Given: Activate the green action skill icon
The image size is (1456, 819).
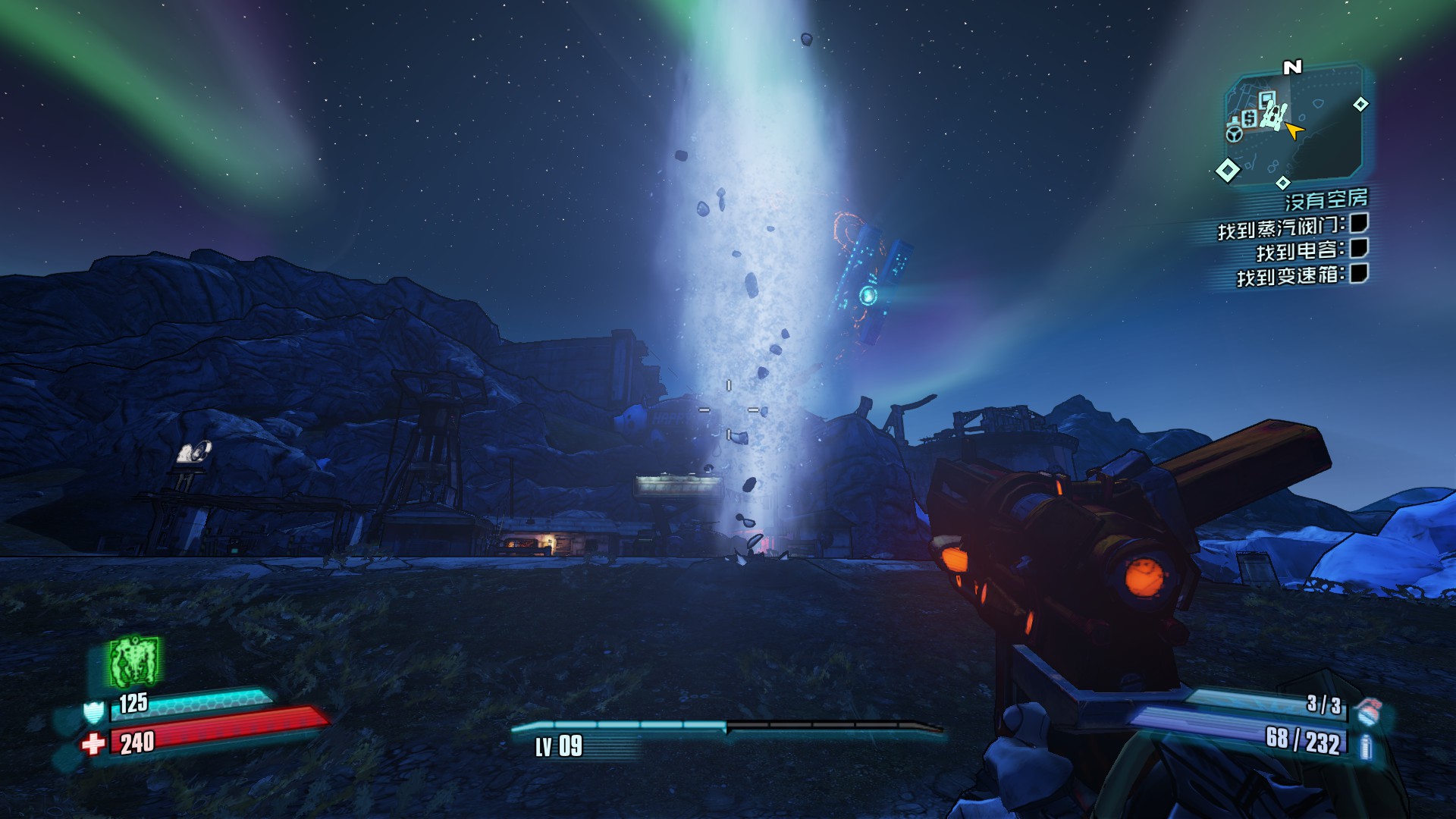Looking at the screenshot, I should point(134,661).
